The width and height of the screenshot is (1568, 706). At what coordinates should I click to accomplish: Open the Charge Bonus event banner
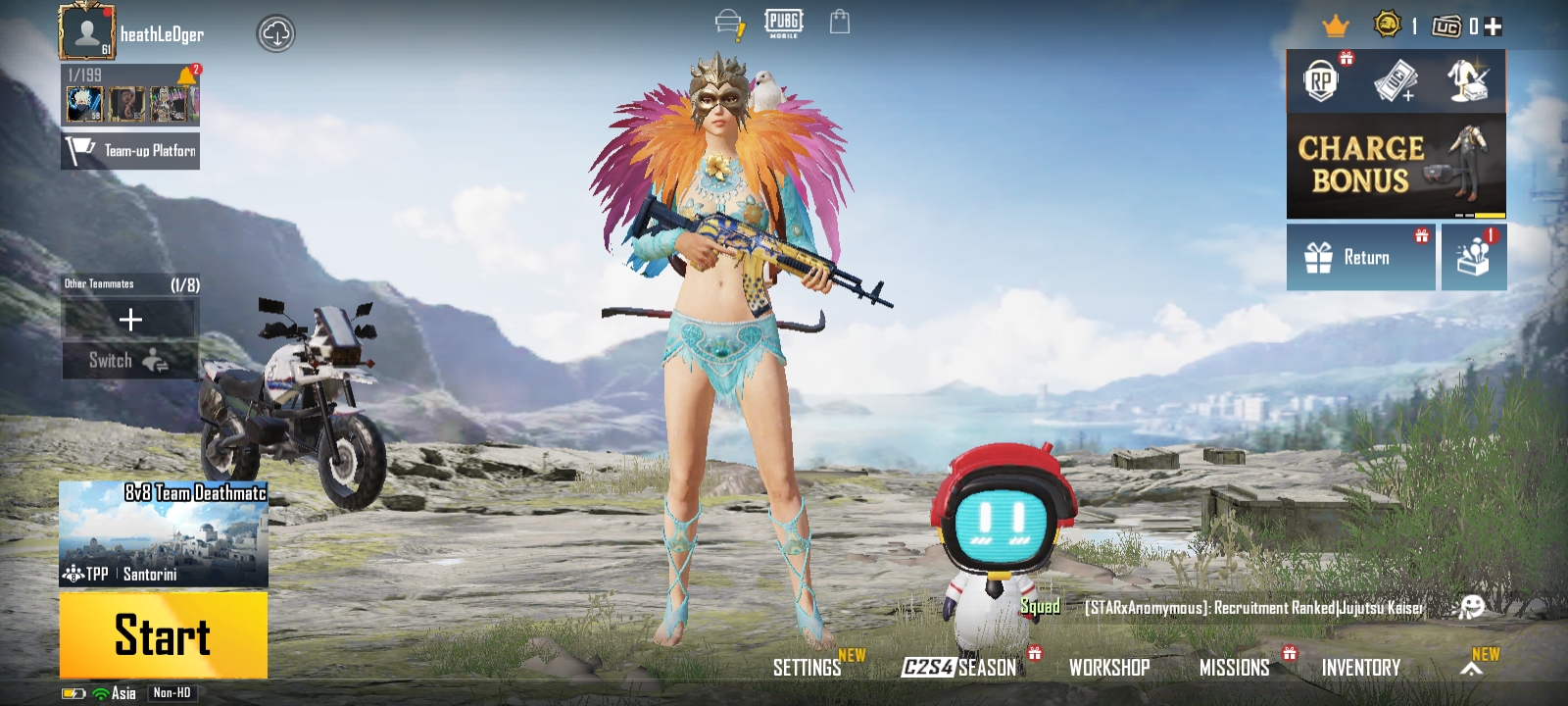(1396, 166)
